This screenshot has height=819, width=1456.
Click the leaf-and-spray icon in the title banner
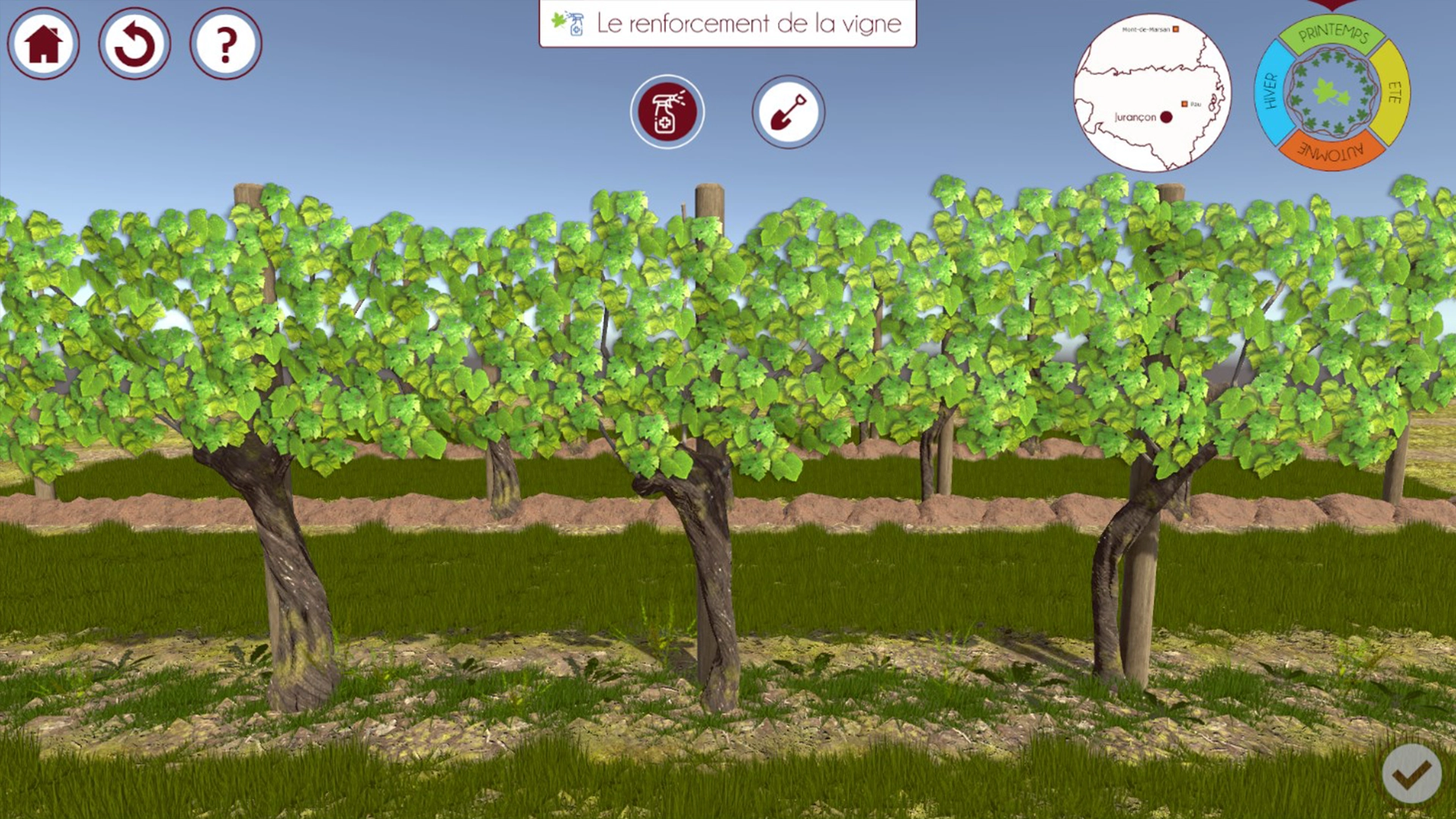pos(565,23)
